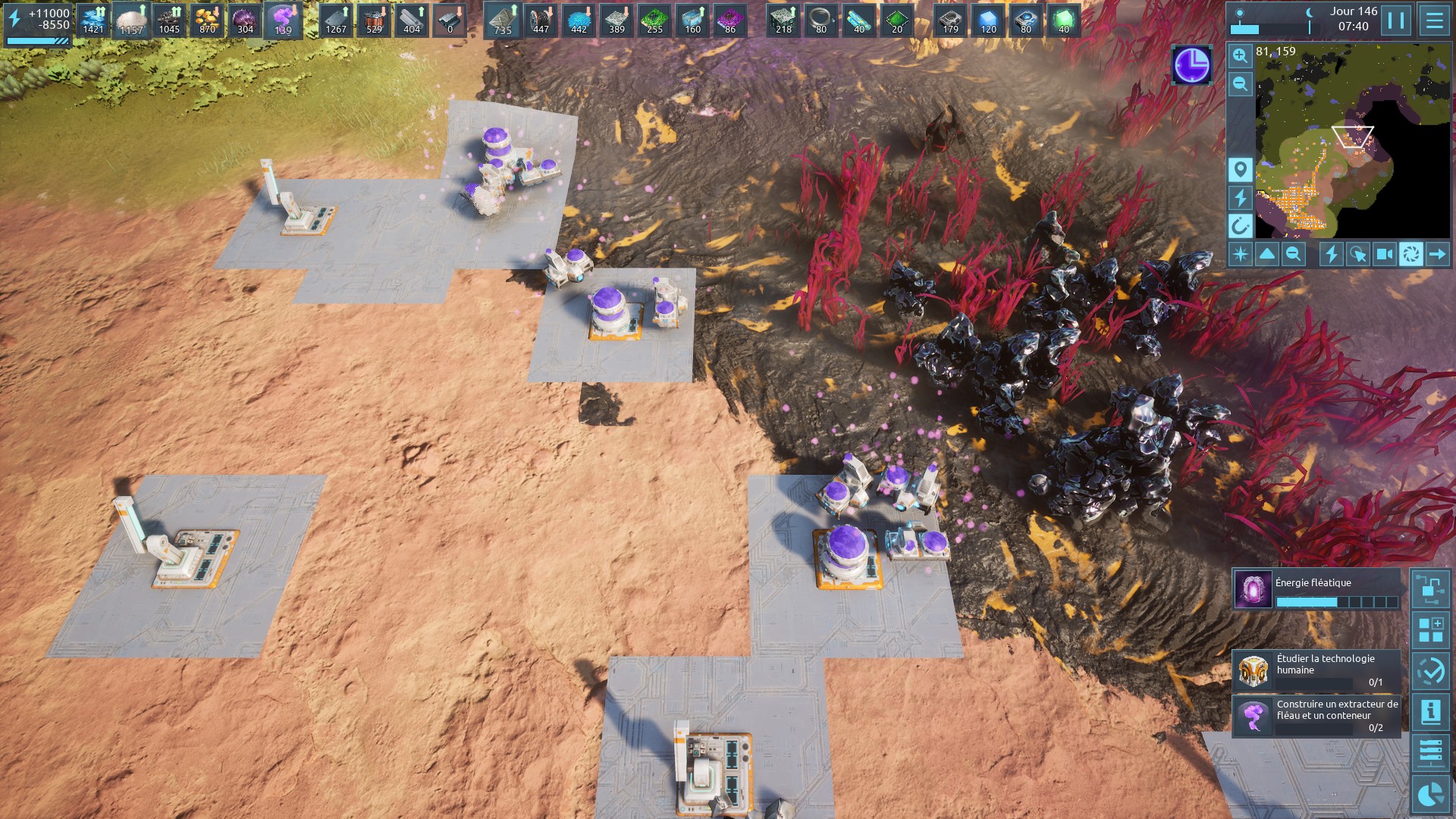Select the Étudier la technologie humaine objective
Viewport: 1456px width, 819px height.
tap(1316, 670)
